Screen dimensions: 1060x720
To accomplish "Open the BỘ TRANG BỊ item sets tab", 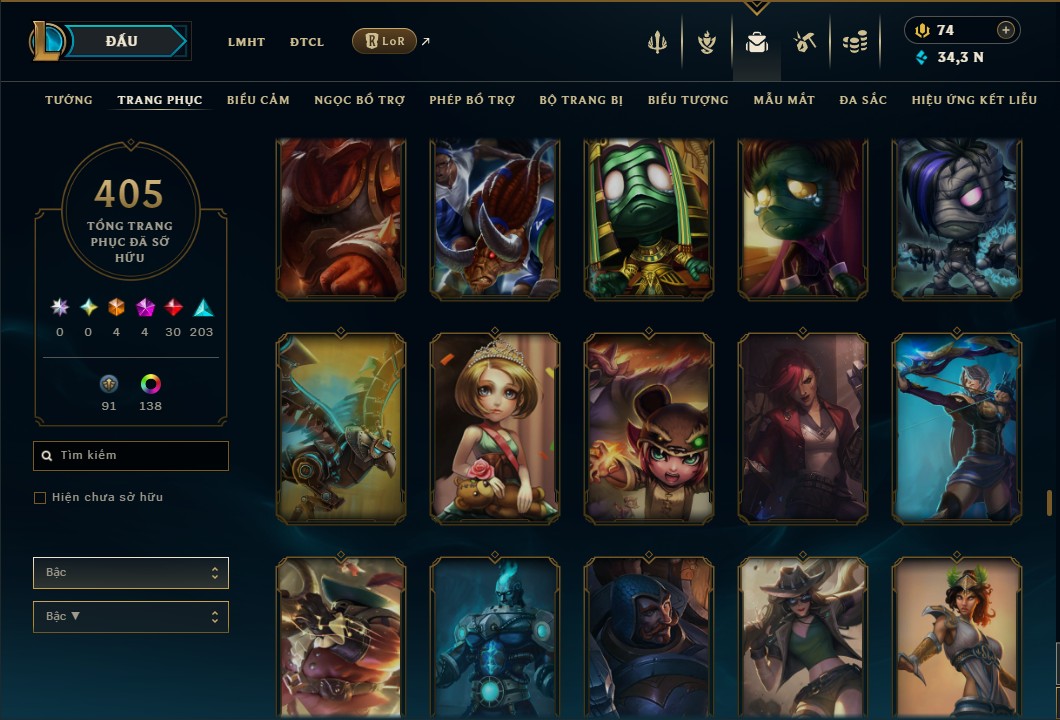I will [x=581, y=100].
